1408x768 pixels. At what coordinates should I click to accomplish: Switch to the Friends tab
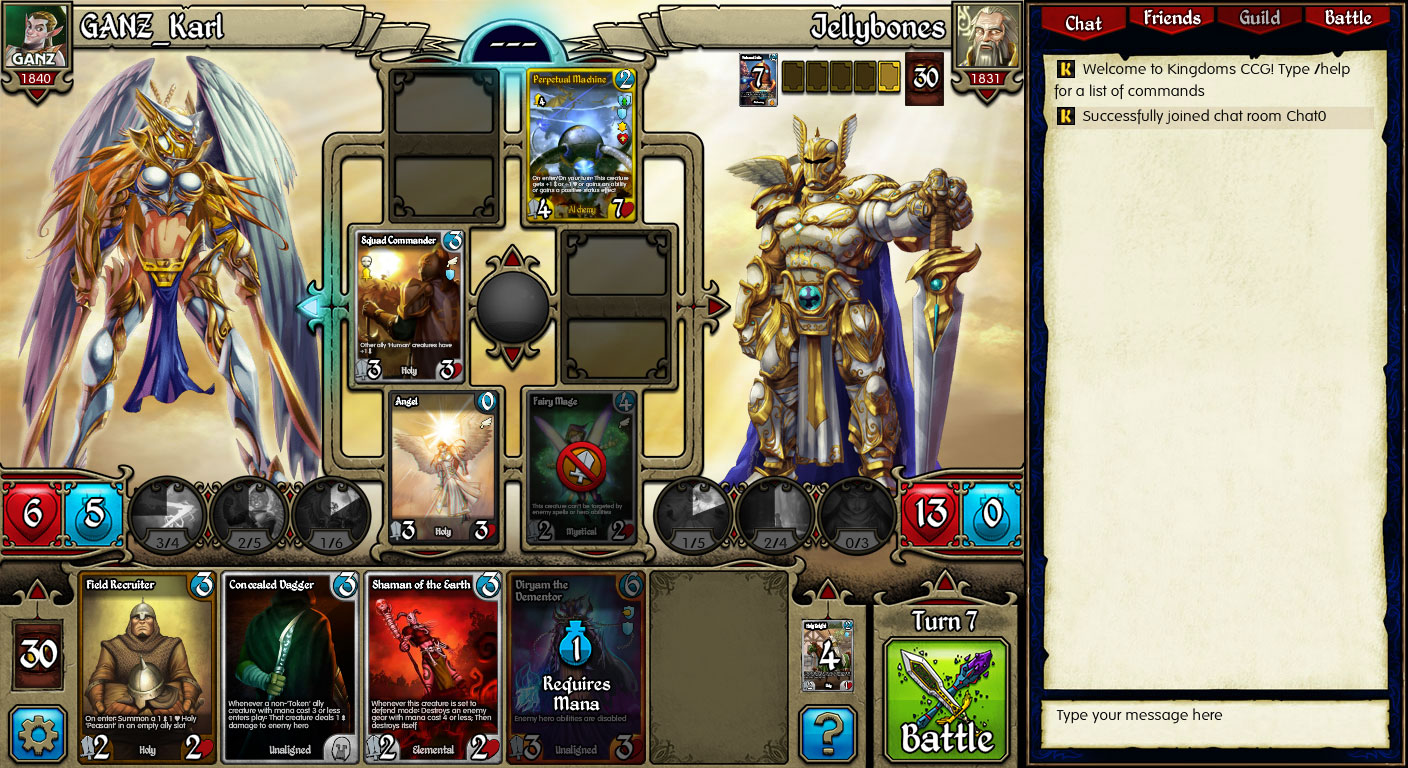click(1170, 18)
